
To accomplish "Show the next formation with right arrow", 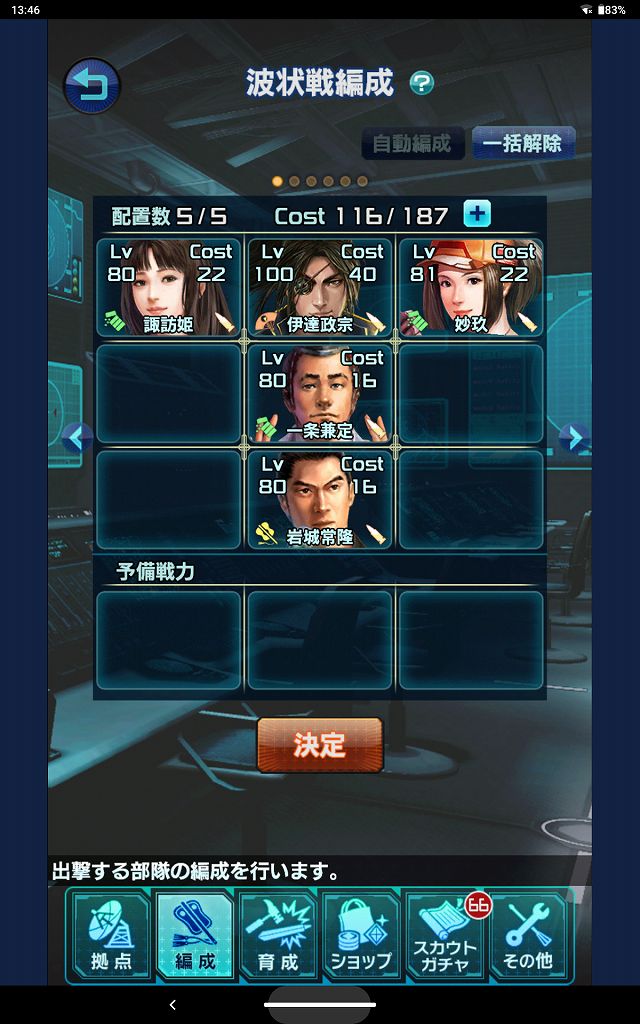I will [x=572, y=438].
